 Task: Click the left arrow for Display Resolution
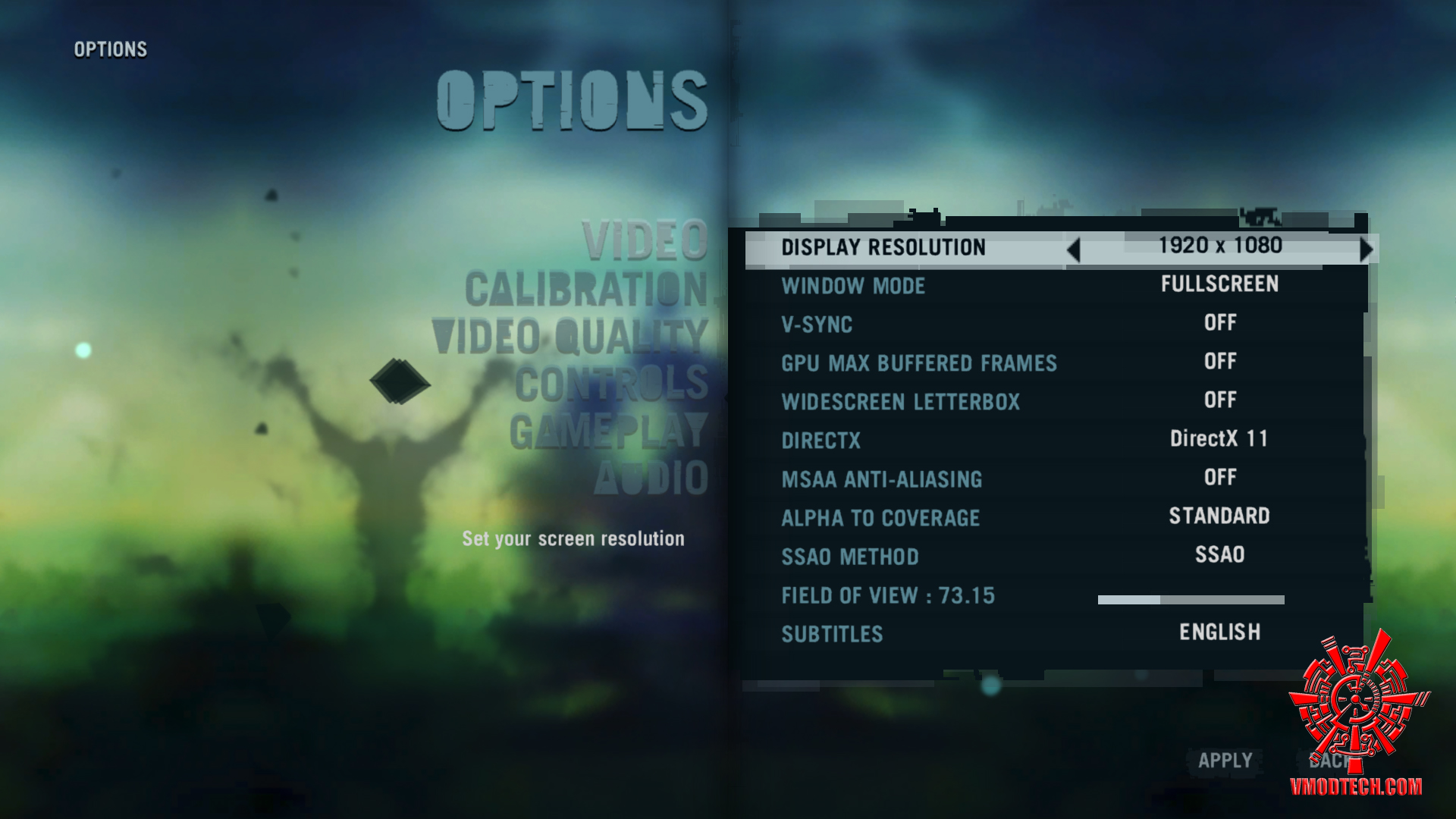pos(1073,249)
